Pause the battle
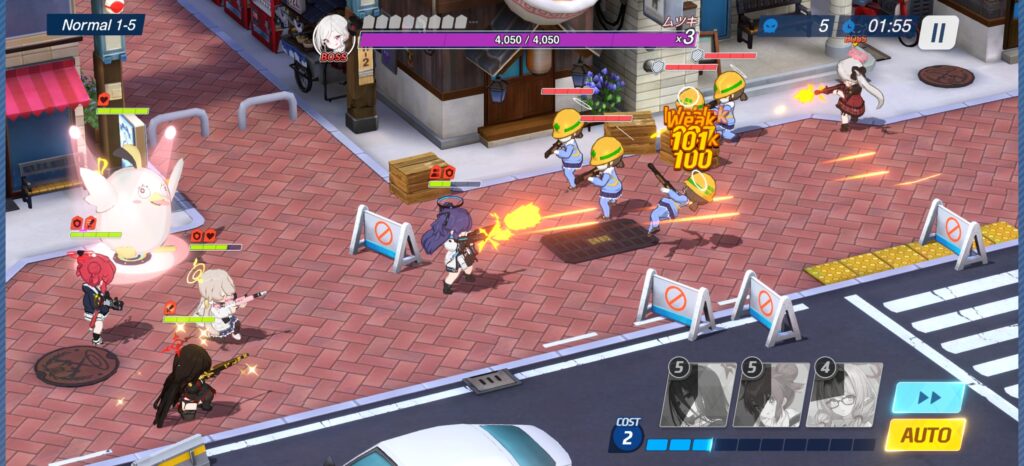The width and height of the screenshot is (1024, 466). coord(937,31)
